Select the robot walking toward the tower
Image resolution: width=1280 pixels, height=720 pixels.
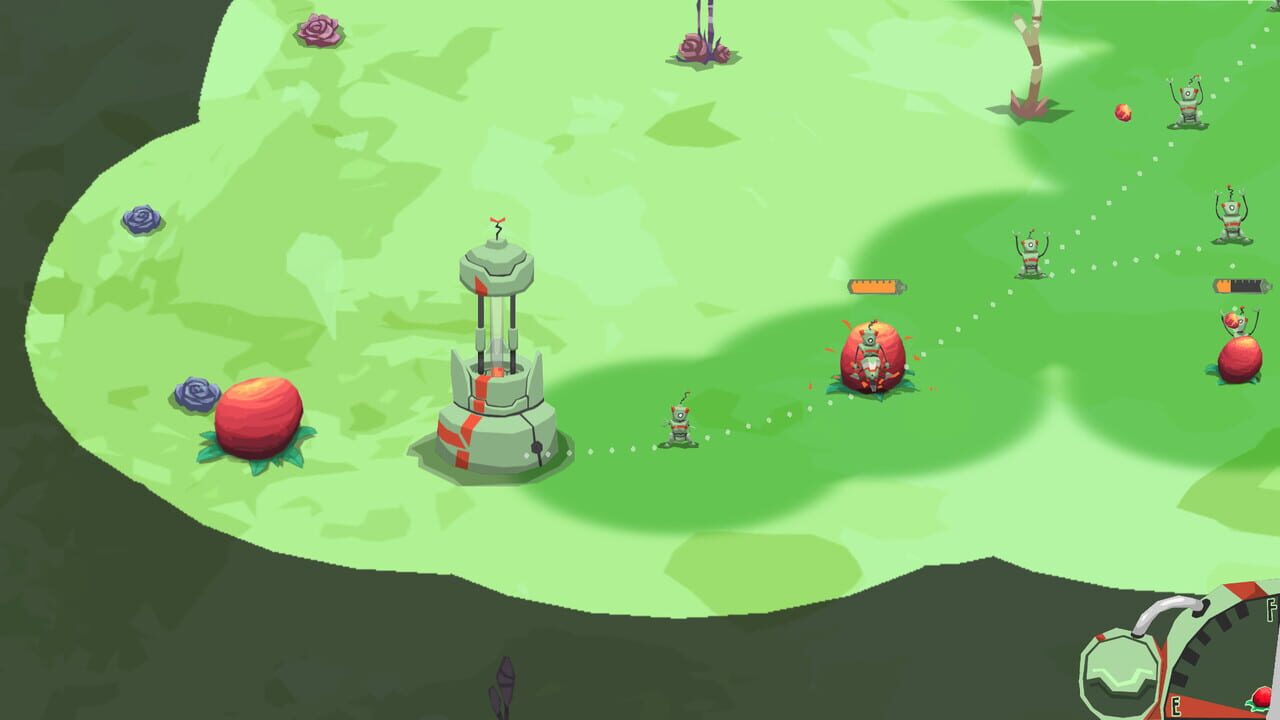[680, 425]
